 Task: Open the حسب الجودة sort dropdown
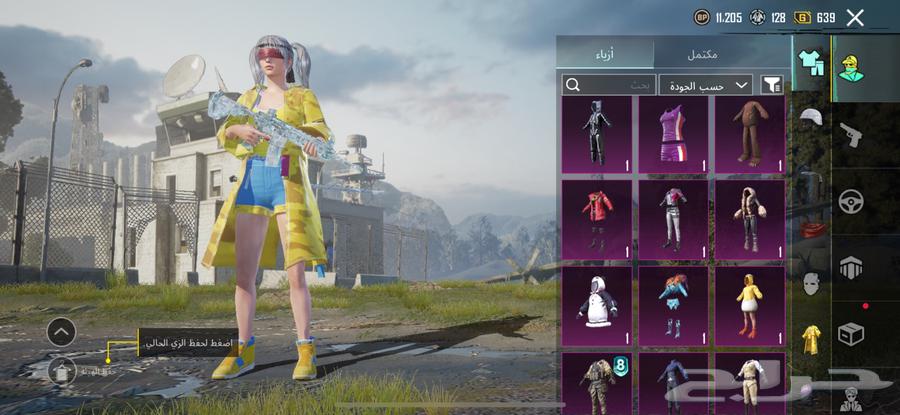705,85
